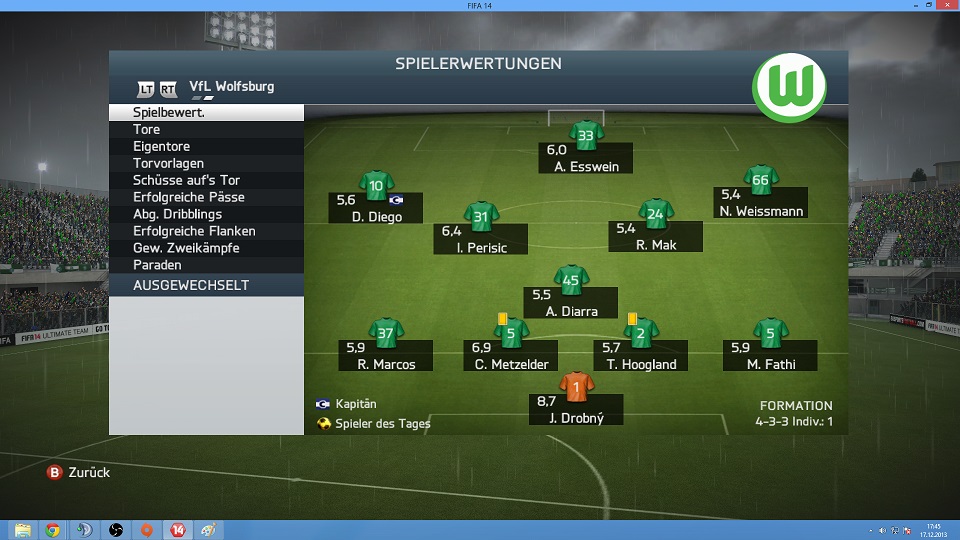Open the Paraden stat entry
This screenshot has width=960, height=540.
pos(205,265)
